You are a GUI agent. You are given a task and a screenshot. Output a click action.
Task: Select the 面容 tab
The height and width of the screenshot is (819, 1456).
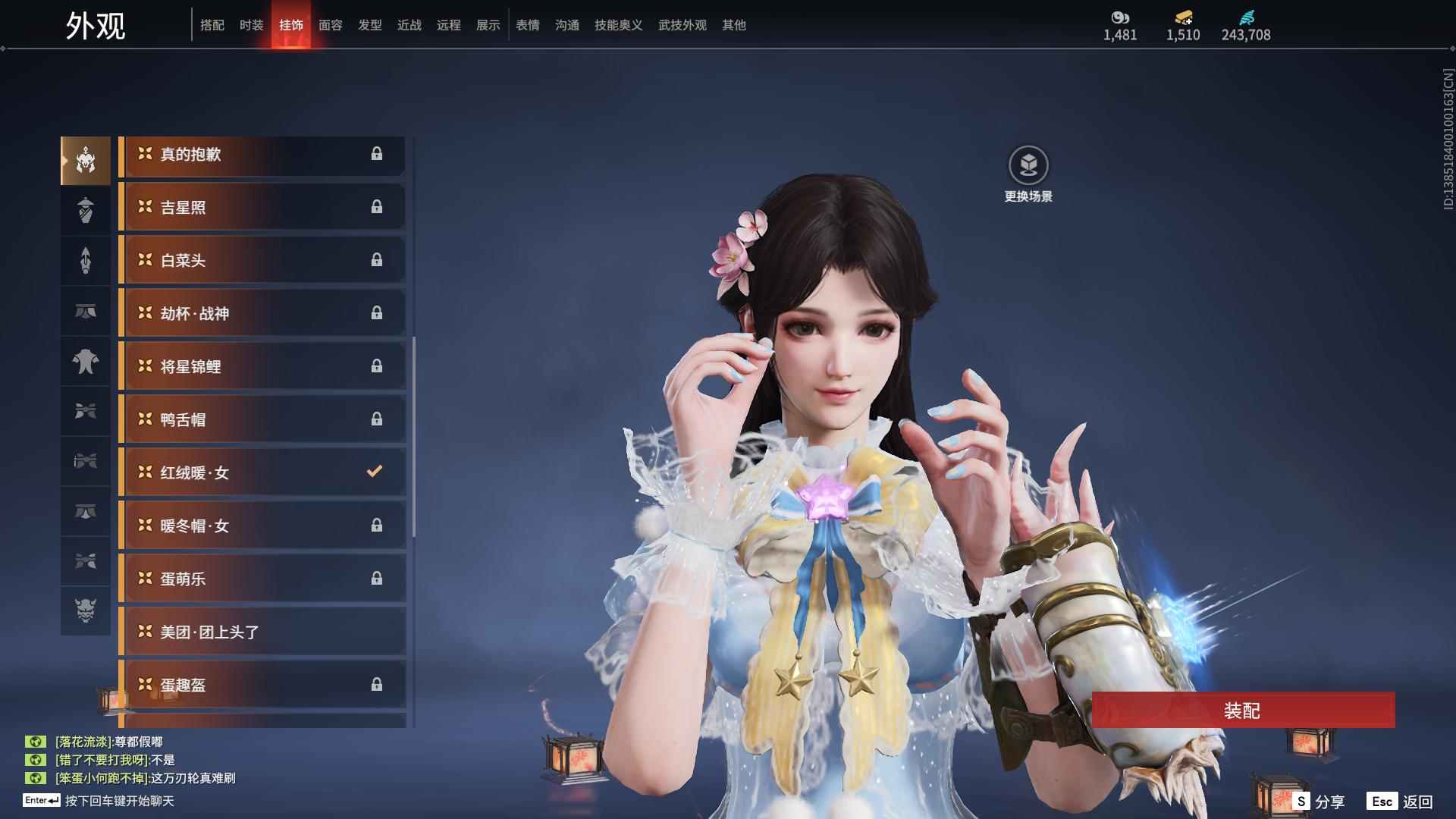coord(330,25)
